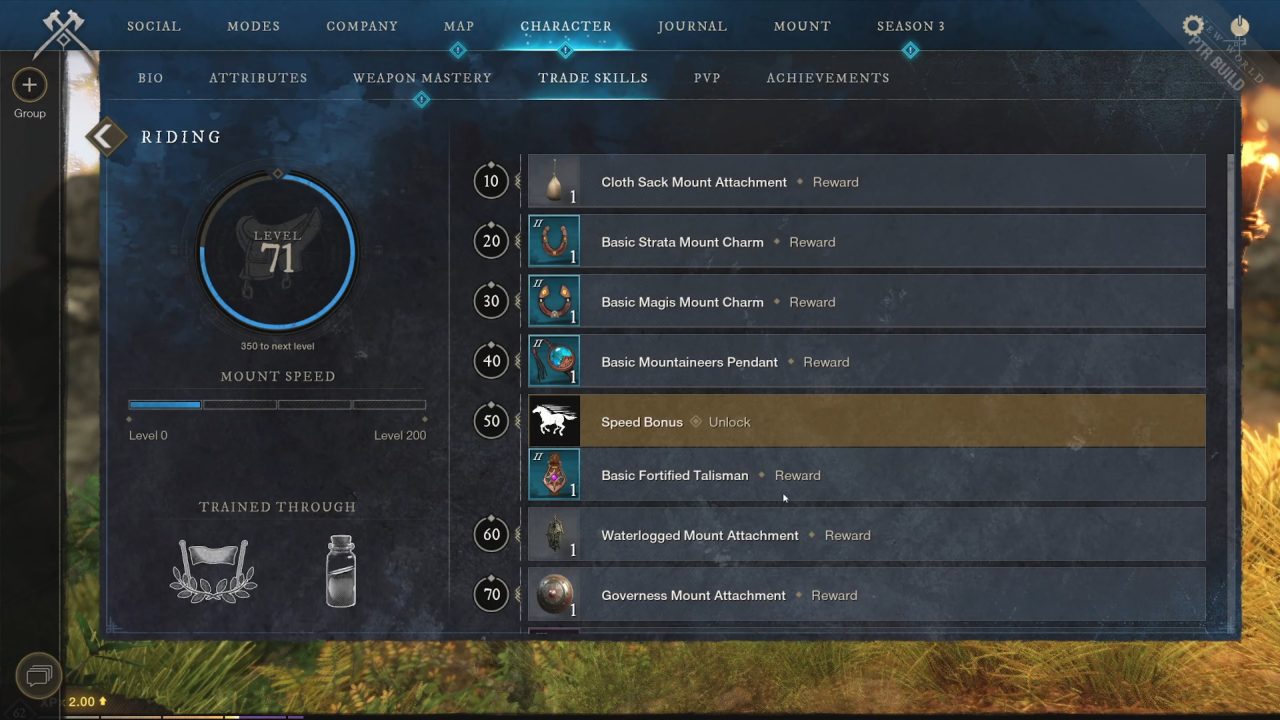The image size is (1280, 720).
Task: Click the back arrow next to Riding
Action: pos(106,136)
